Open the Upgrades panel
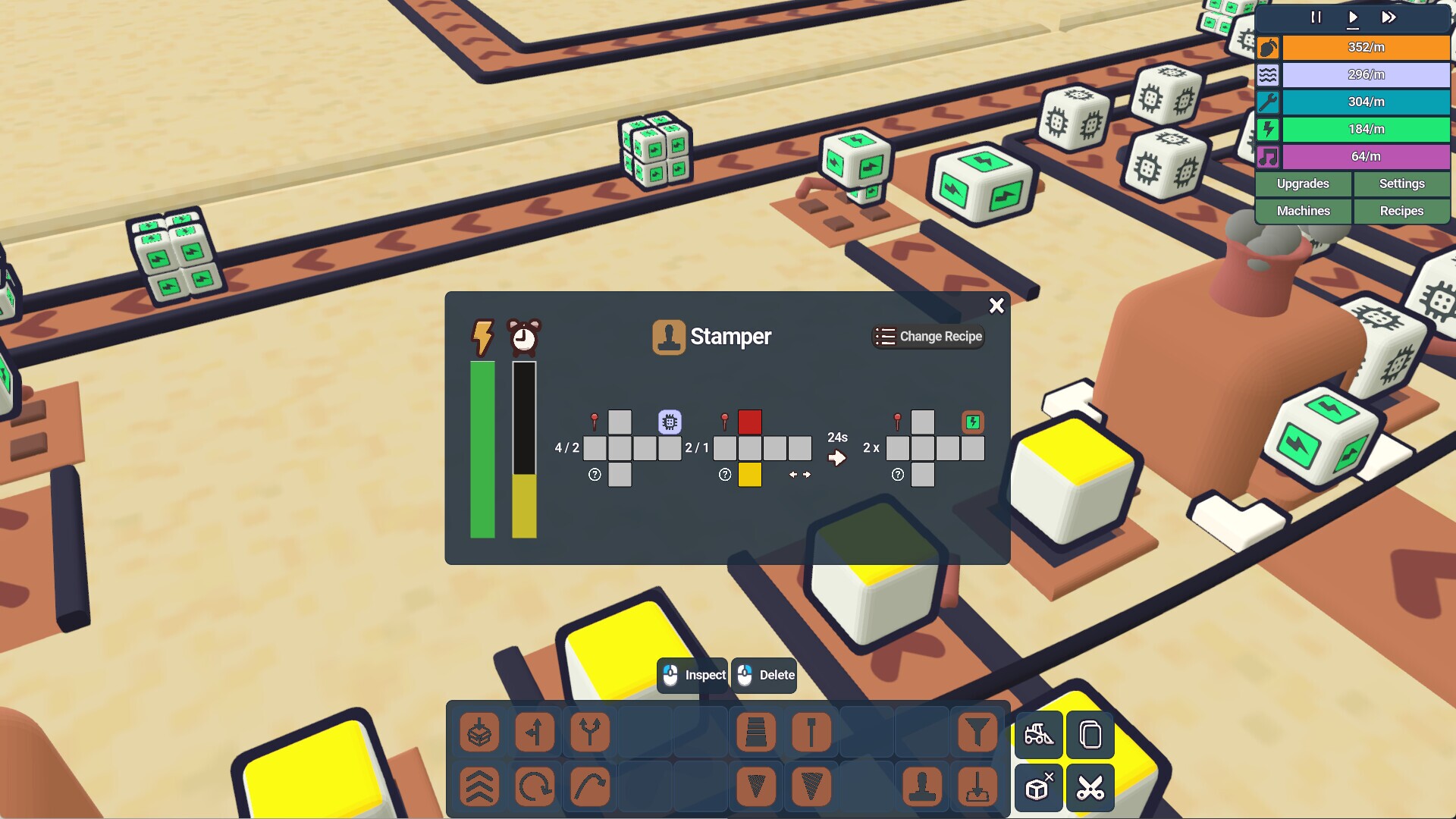Viewport: 1456px width, 819px height. coord(1303,184)
